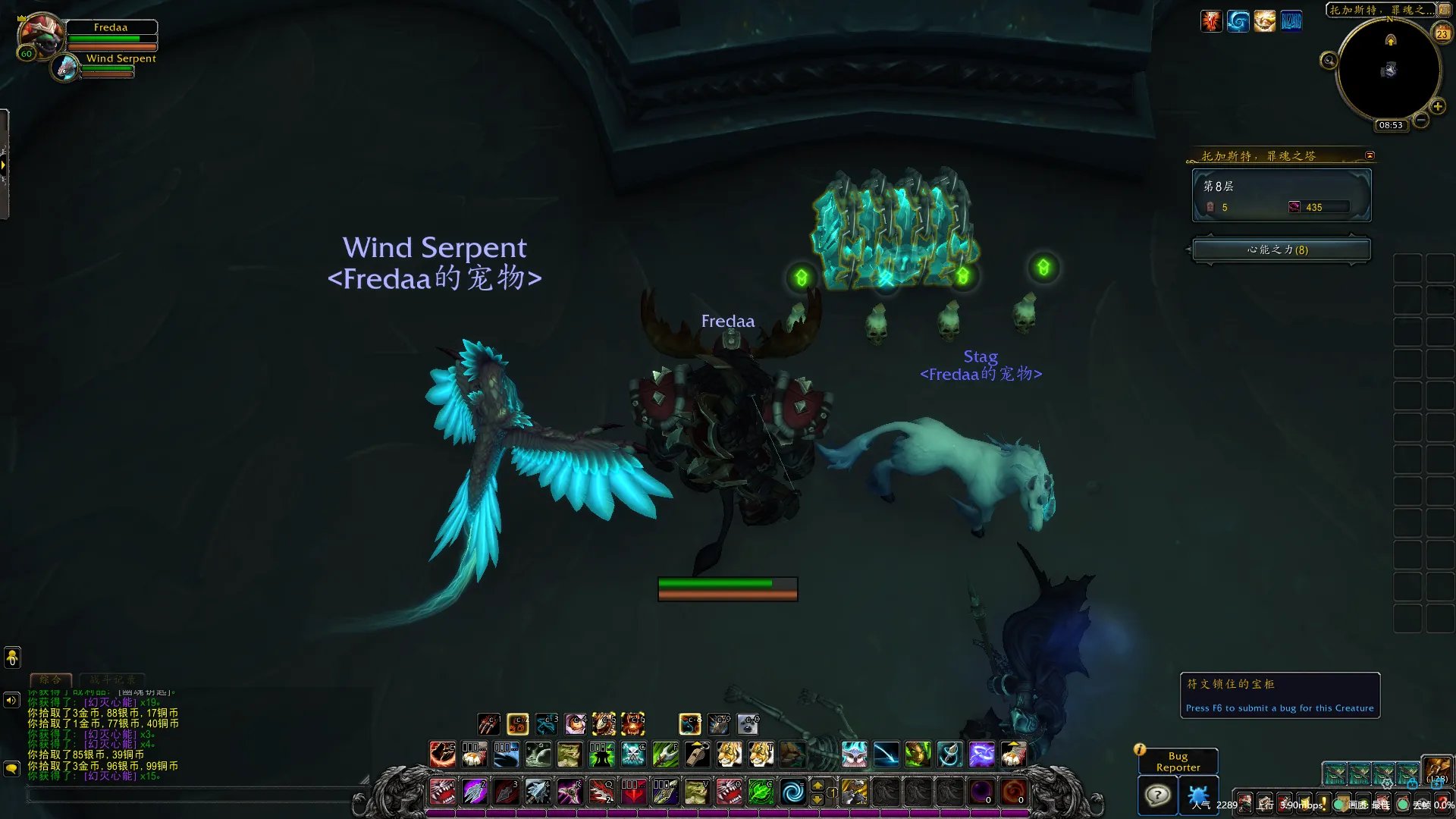Activate the green leaf ability
1456x819 pixels.
[761, 792]
